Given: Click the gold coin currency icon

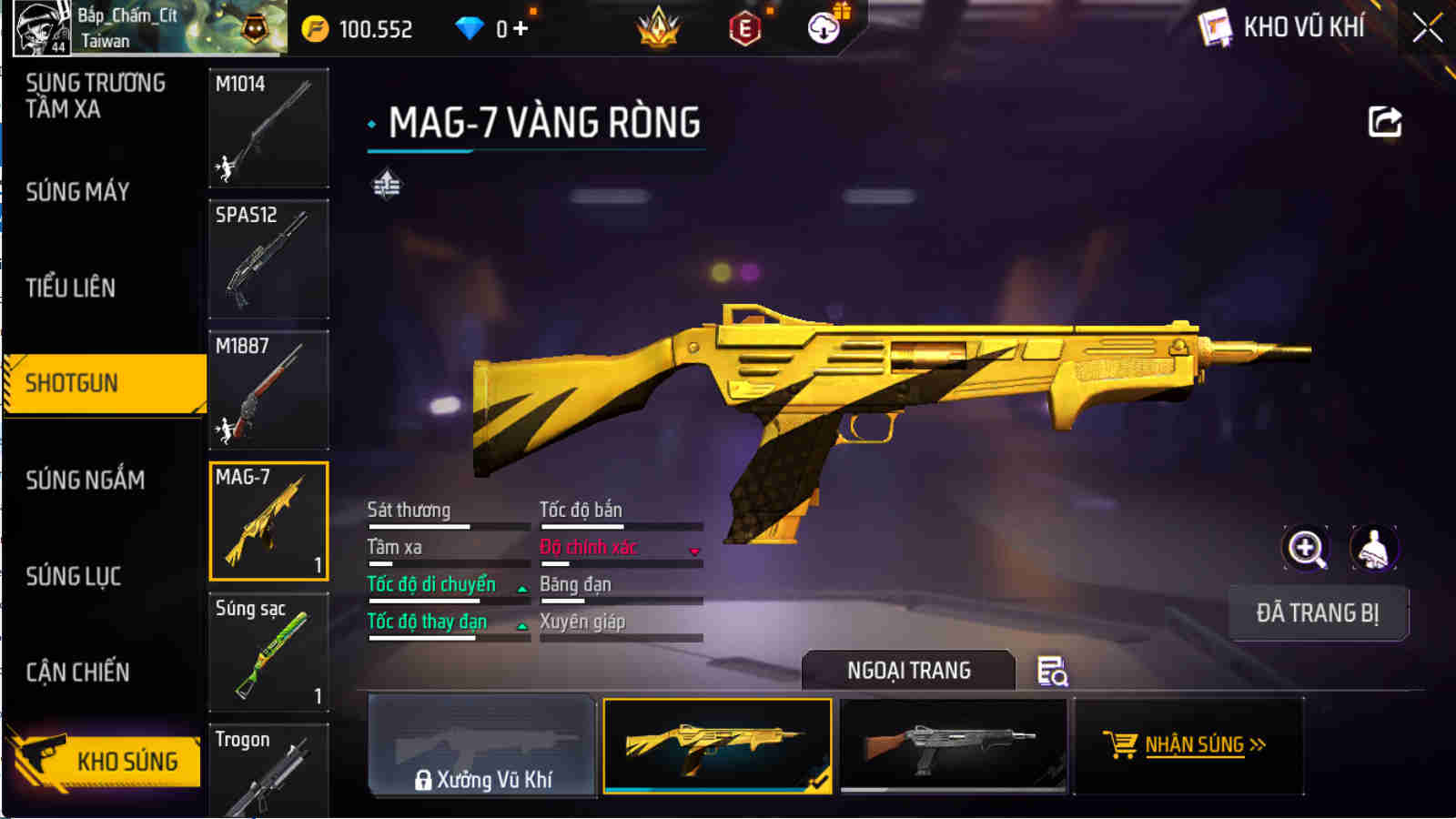Looking at the screenshot, I should (314, 27).
